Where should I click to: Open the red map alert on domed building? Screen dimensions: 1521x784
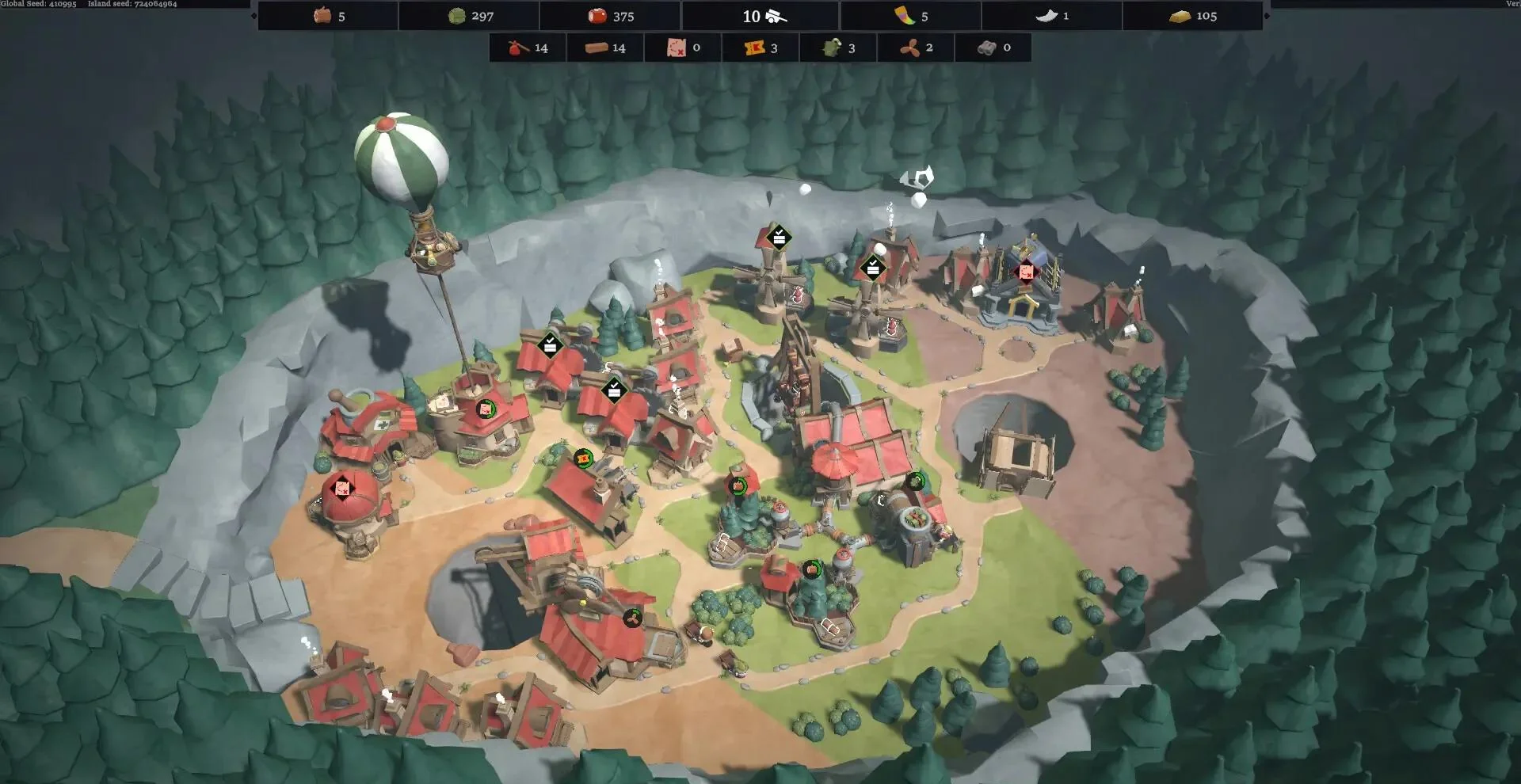point(342,488)
